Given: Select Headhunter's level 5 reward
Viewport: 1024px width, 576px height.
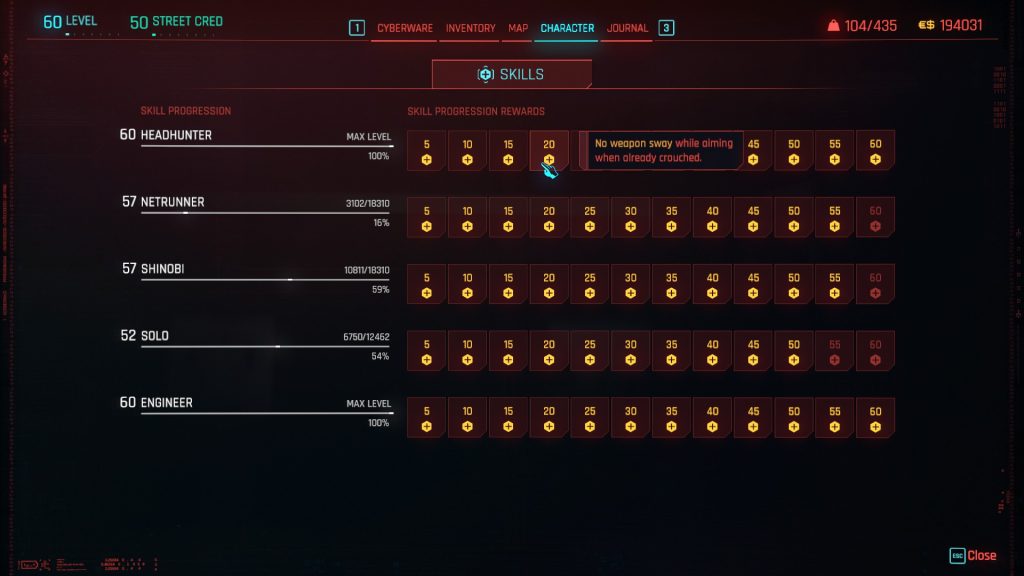Looking at the screenshot, I should (427, 150).
